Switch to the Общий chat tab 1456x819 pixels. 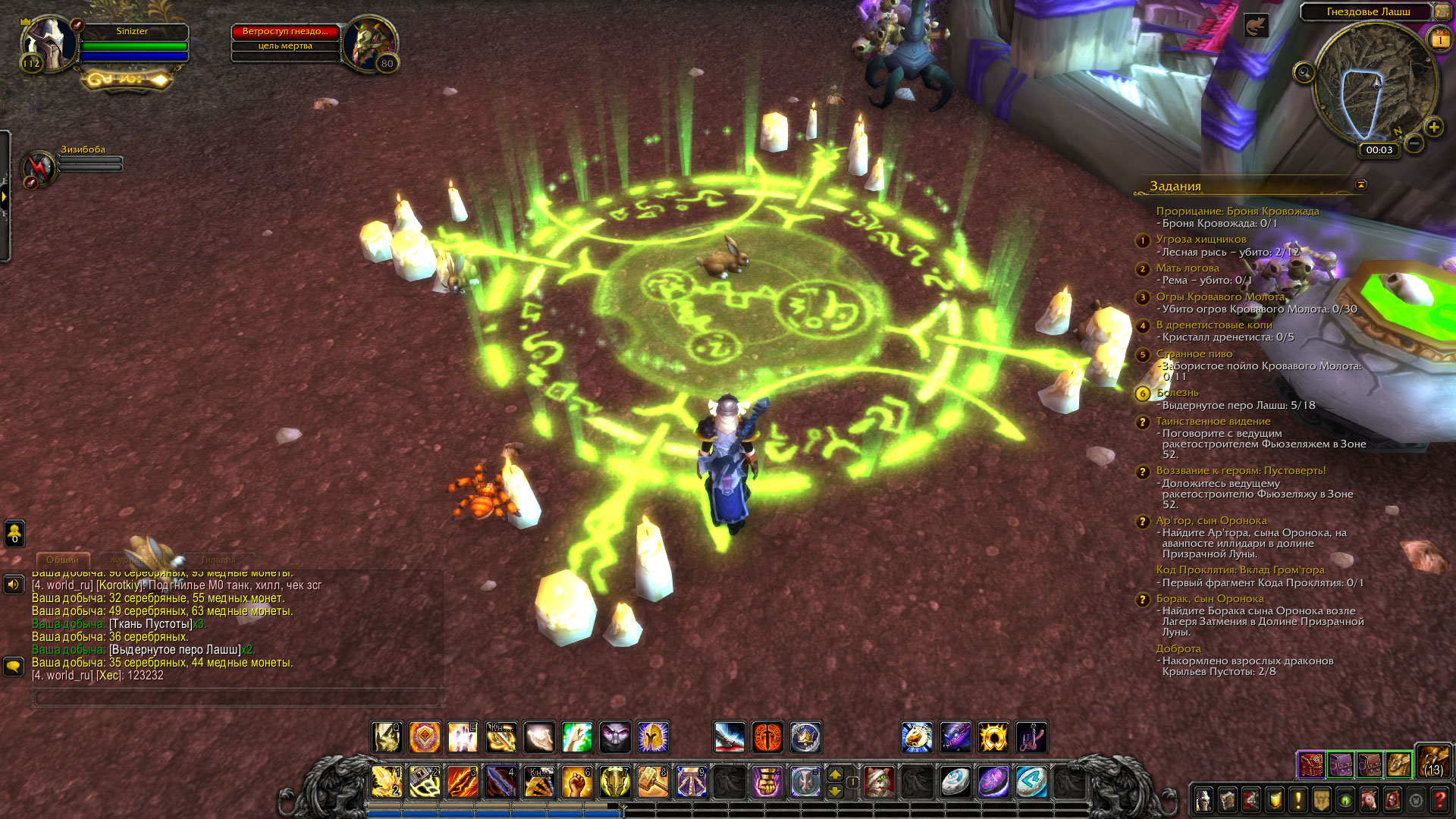(62, 560)
